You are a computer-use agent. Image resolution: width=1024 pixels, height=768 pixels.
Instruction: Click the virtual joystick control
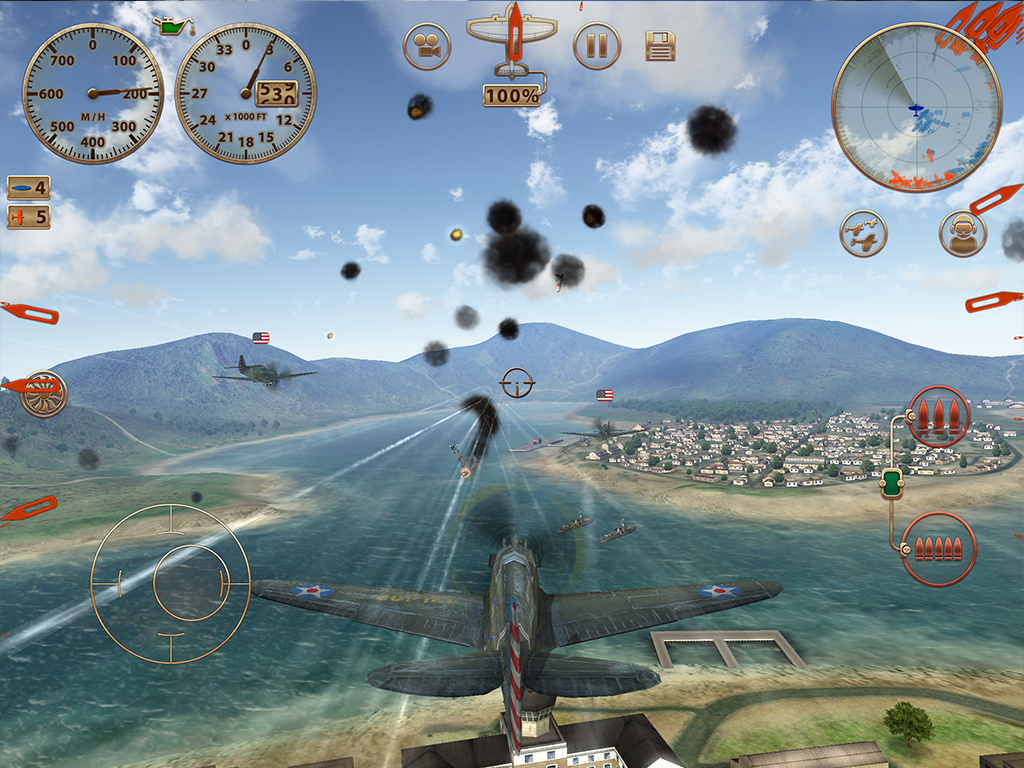(170, 583)
